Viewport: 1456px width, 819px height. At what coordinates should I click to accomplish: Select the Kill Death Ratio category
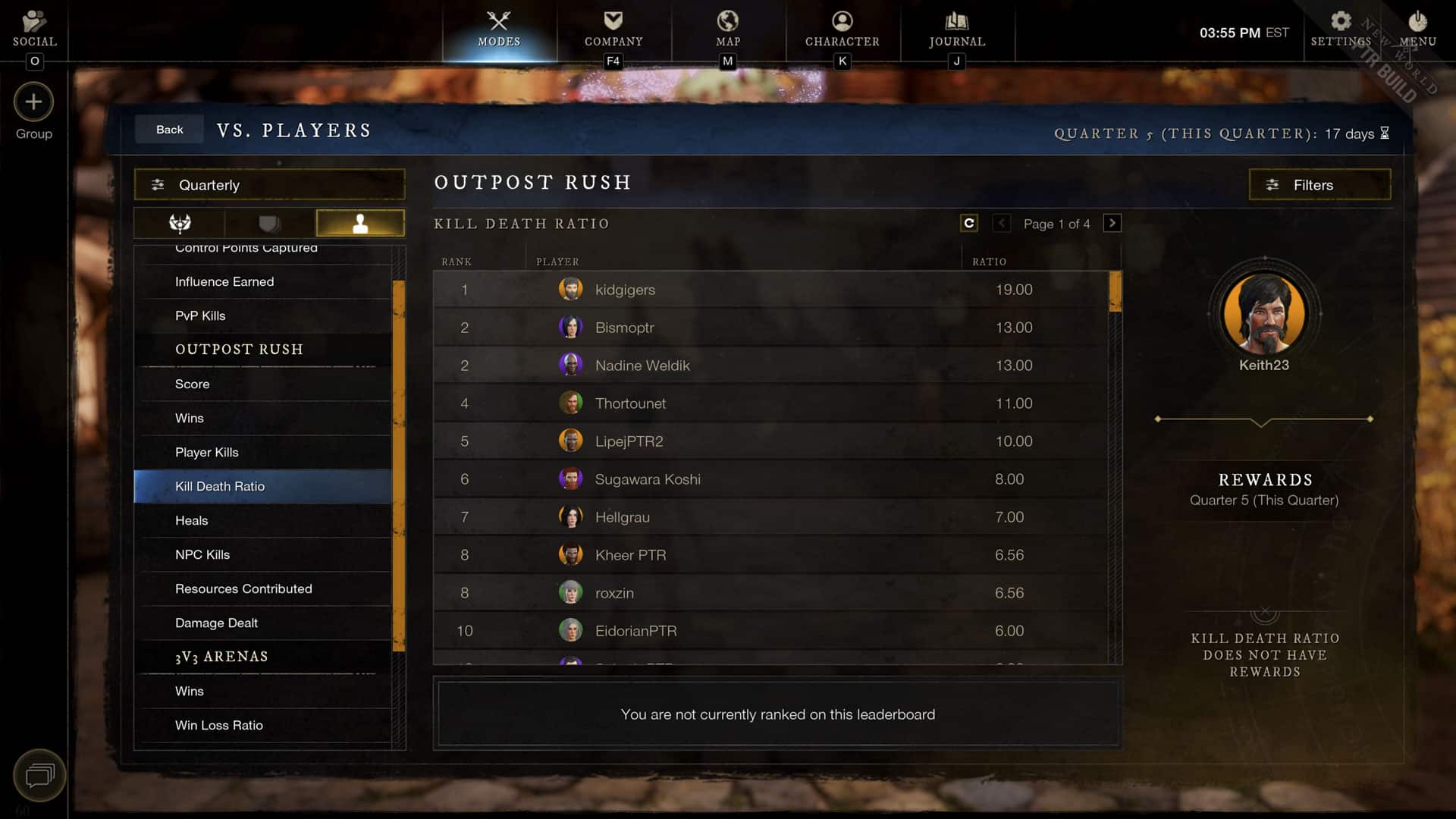coord(221,486)
